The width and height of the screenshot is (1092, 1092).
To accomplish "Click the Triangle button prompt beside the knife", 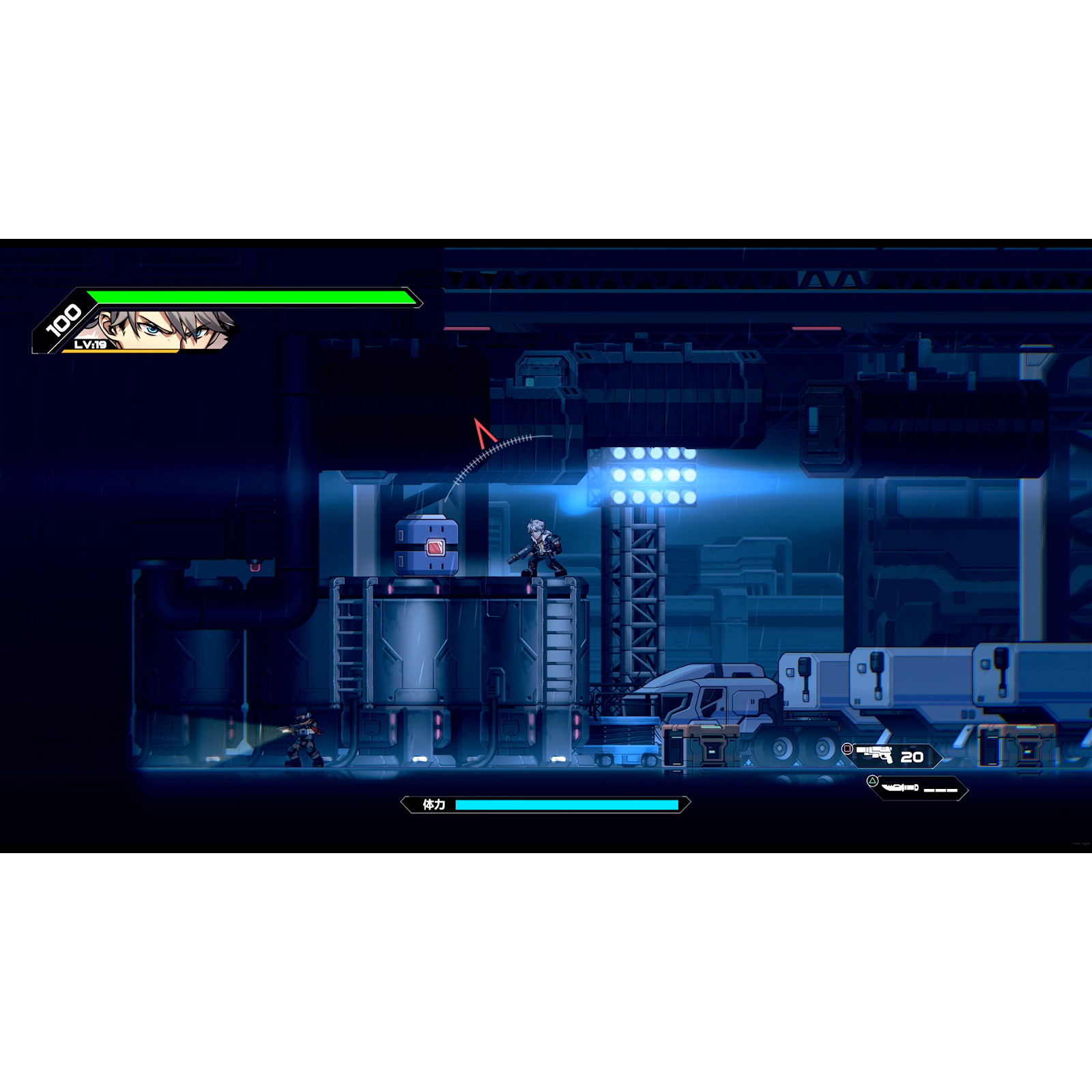I will 873,780.
